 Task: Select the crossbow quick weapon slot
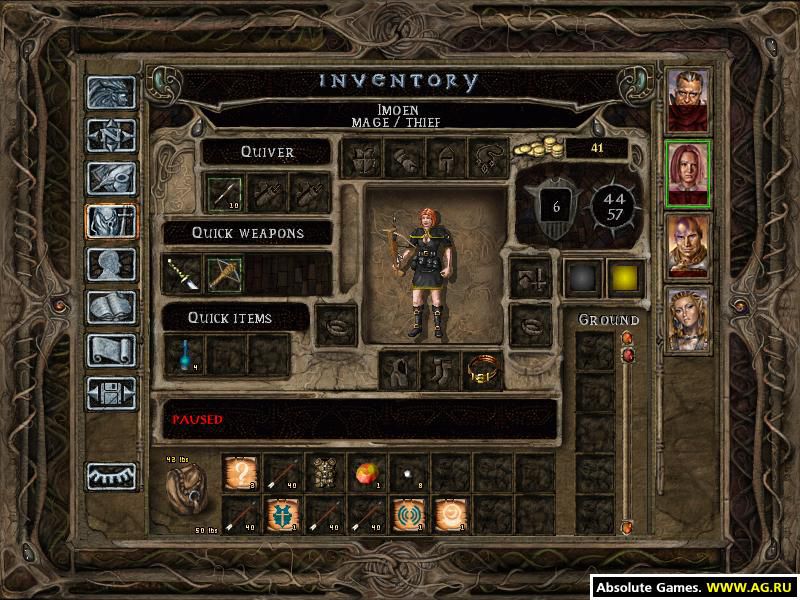point(224,273)
